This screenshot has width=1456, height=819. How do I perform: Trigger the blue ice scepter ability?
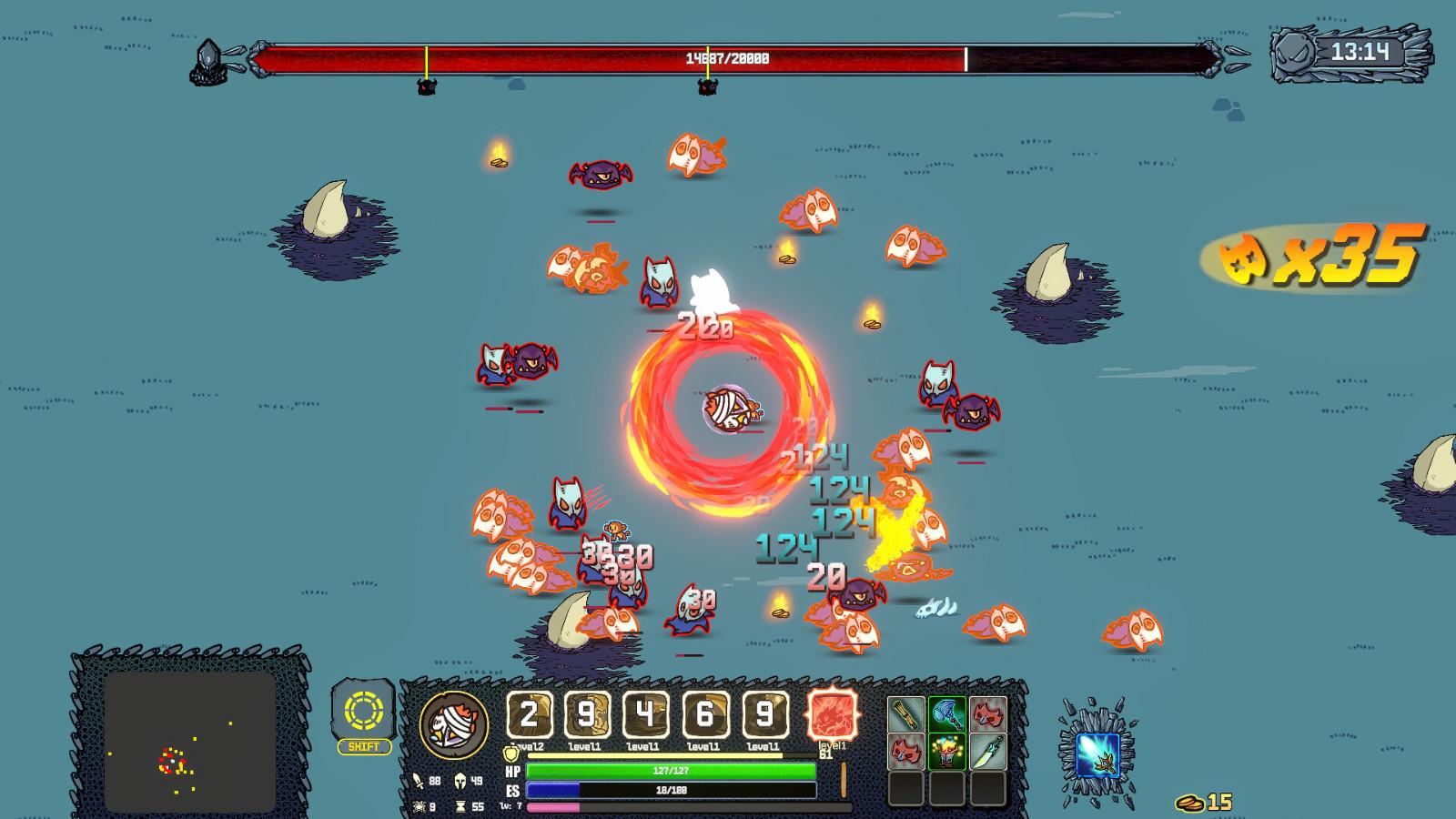(1097, 754)
